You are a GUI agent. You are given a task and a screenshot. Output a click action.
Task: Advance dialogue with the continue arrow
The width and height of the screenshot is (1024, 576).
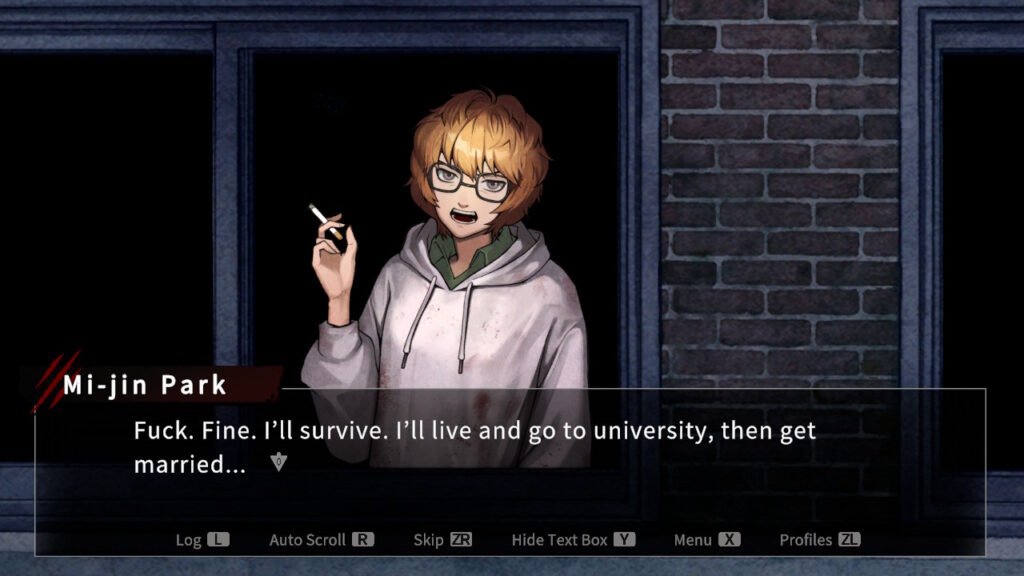point(280,462)
